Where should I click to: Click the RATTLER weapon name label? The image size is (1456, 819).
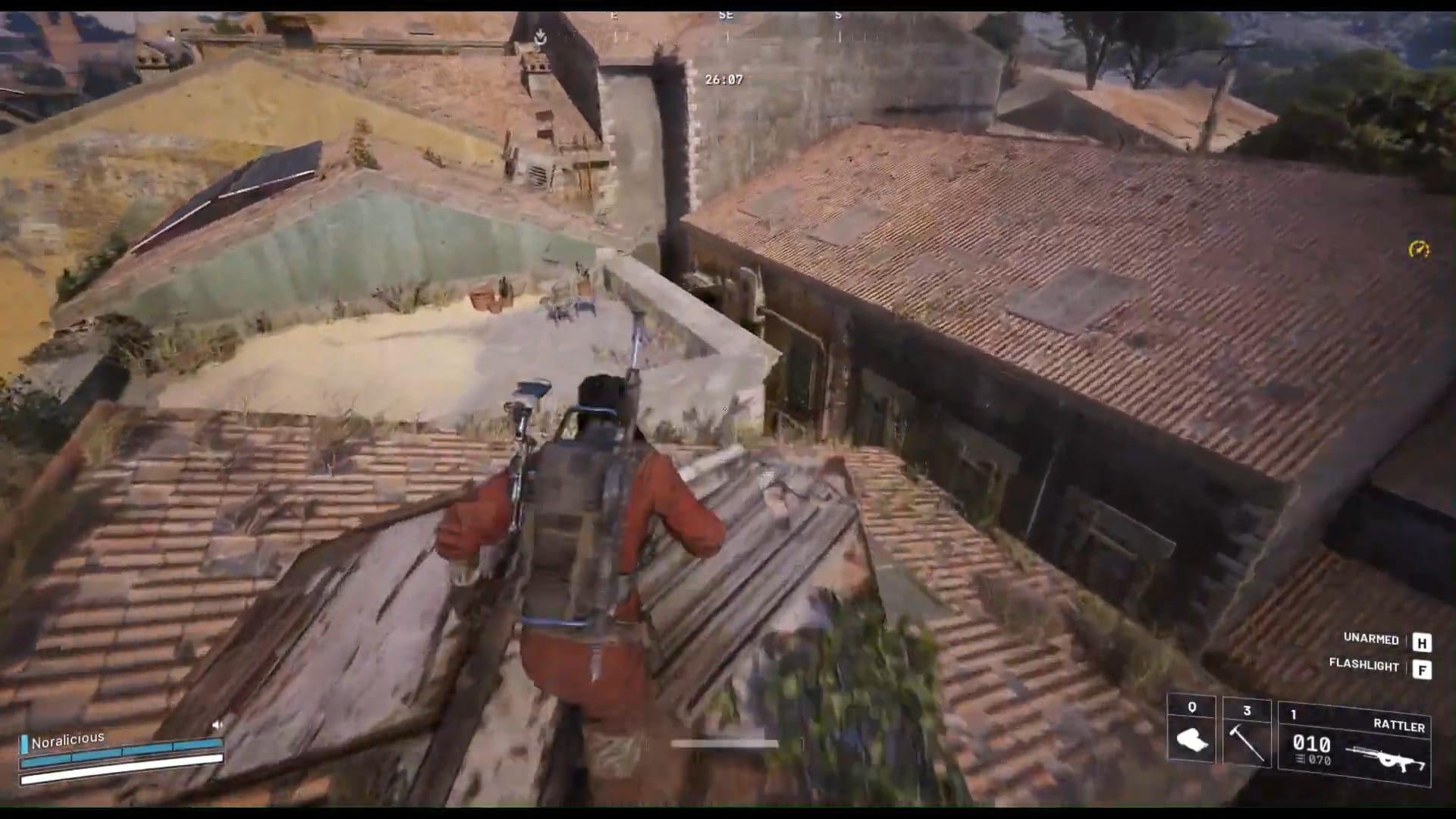coord(1399,725)
